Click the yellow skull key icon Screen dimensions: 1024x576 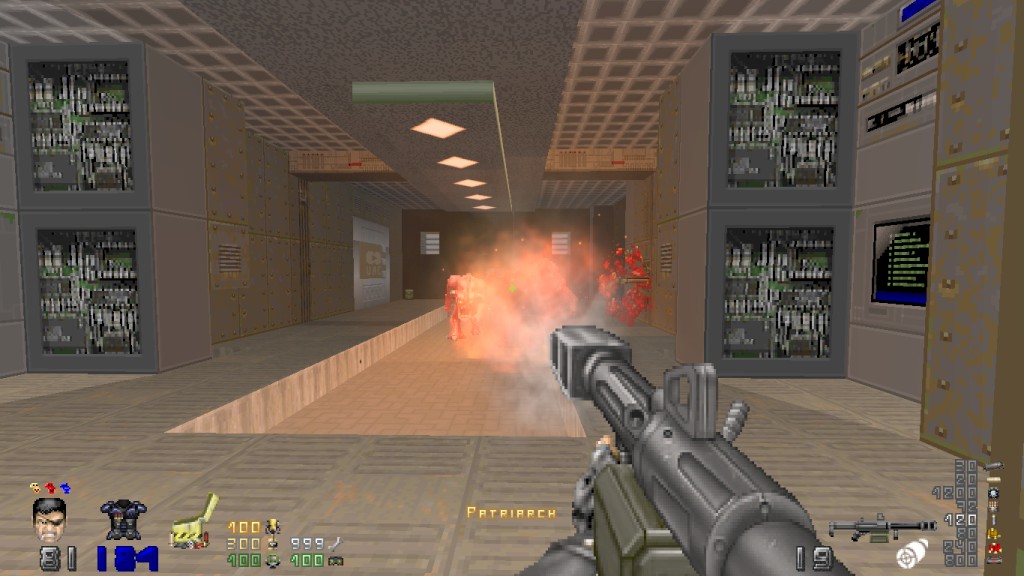pyautogui.click(x=36, y=488)
